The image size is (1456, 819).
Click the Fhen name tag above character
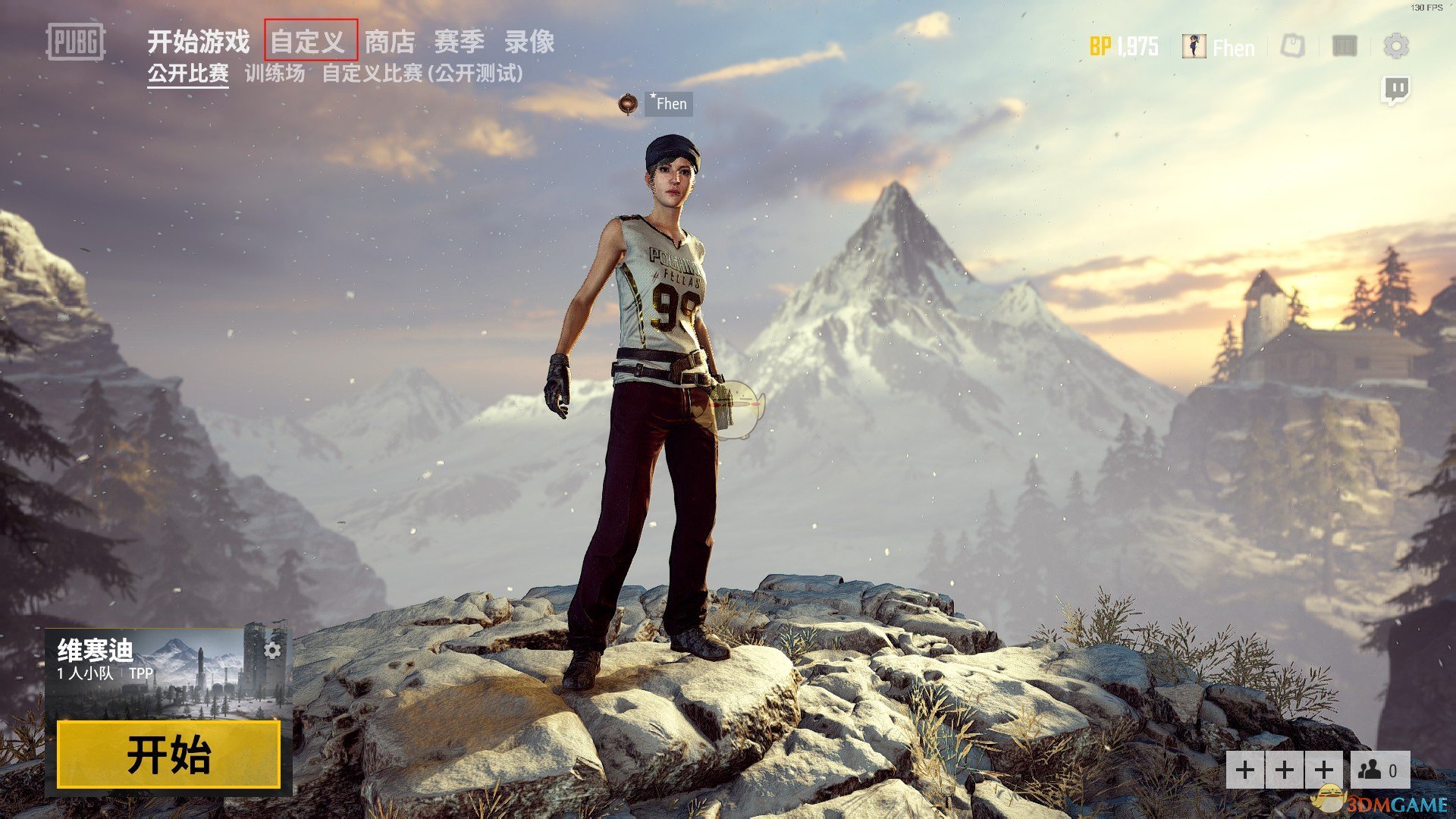669,104
